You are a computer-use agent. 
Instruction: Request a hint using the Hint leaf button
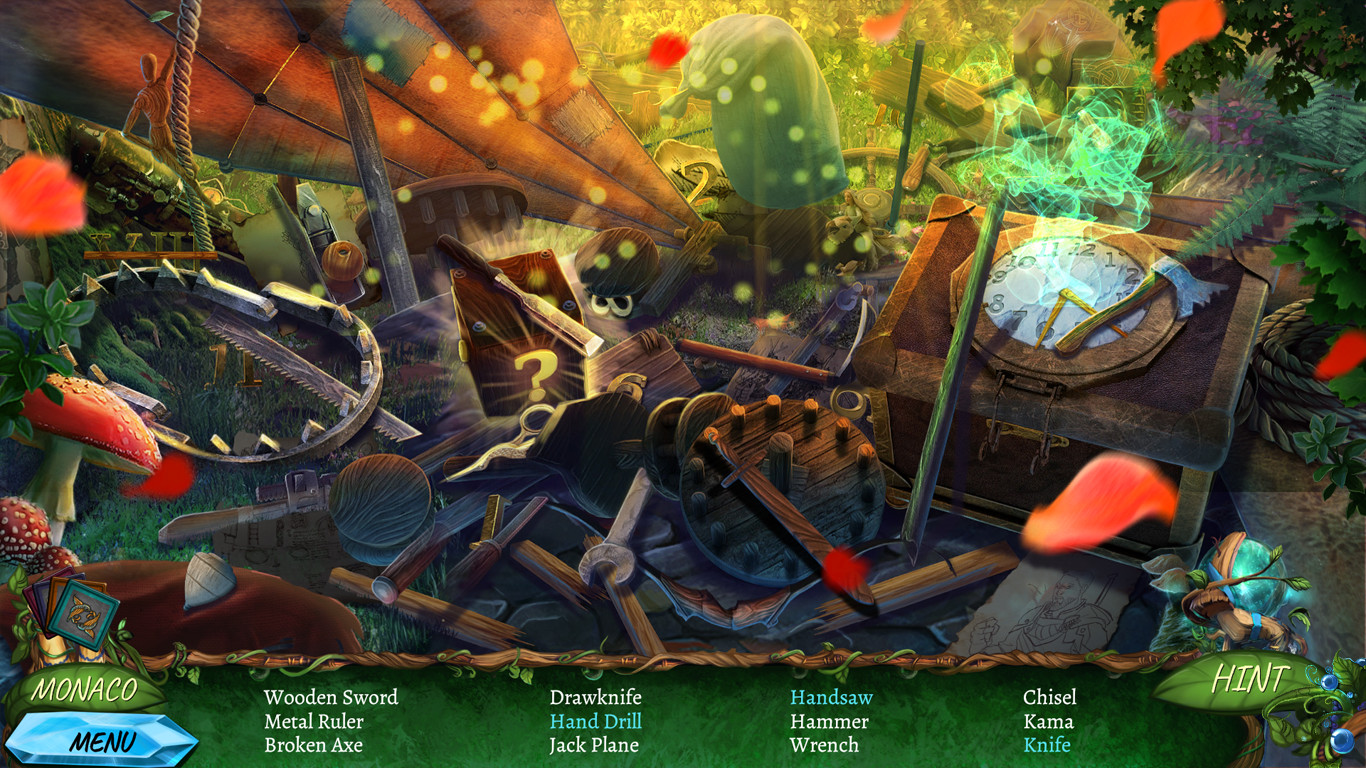(x=1253, y=677)
